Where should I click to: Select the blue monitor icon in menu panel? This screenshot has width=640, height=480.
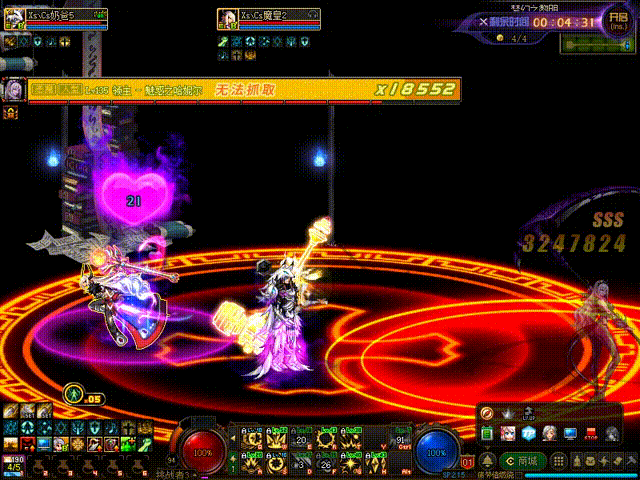[570, 433]
